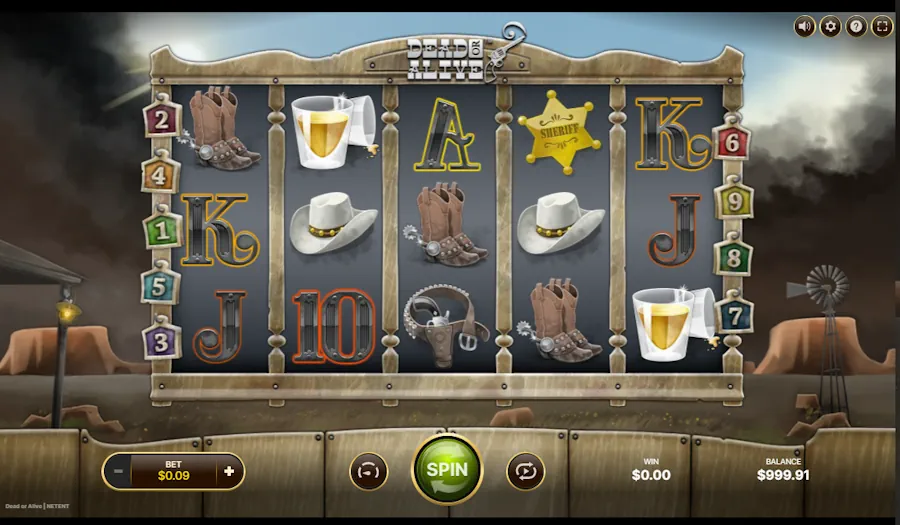Highlight payline tag number 9
The width and height of the screenshot is (900, 525).
point(733,201)
